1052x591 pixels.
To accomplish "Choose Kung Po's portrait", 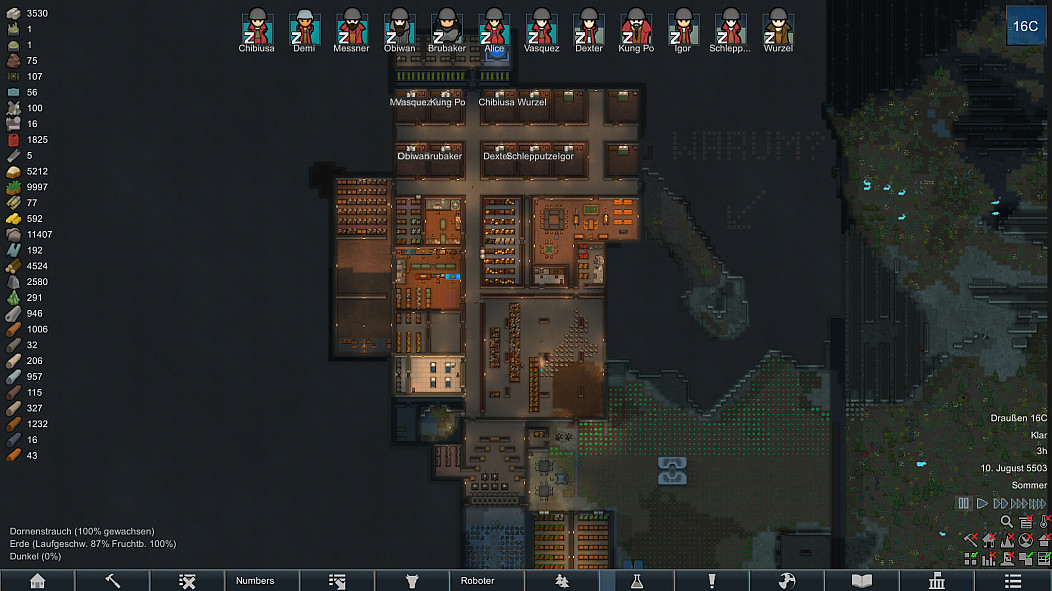I will [x=636, y=27].
